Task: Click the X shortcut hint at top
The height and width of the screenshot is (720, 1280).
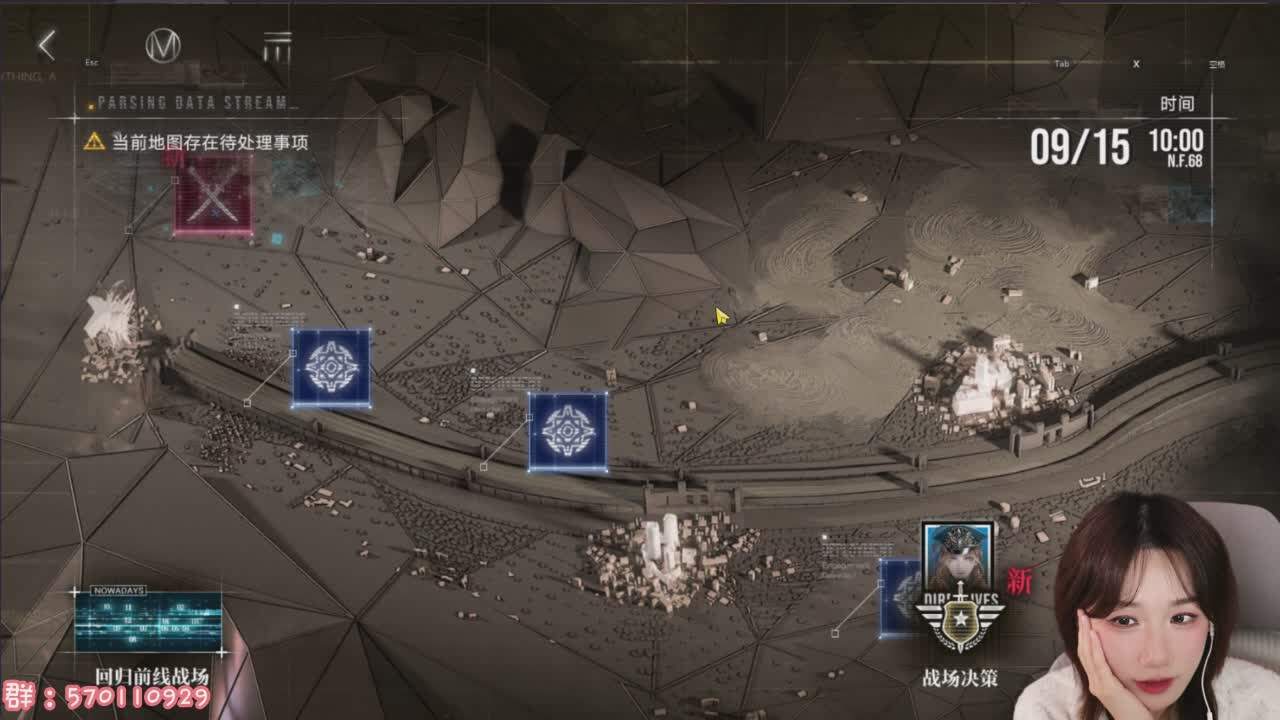Action: pyautogui.click(x=1134, y=61)
